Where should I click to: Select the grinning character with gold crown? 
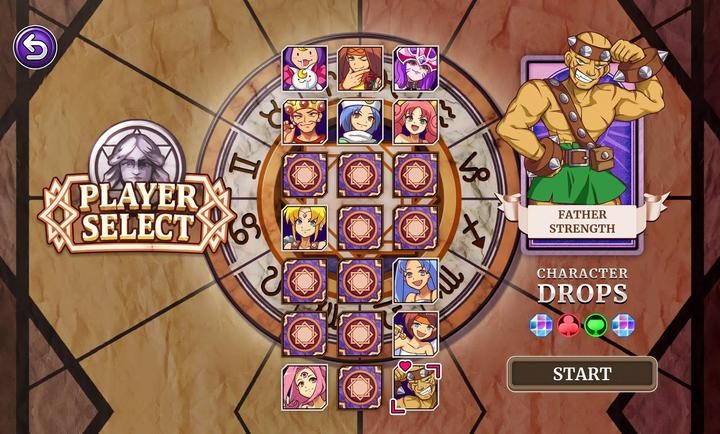coord(305,121)
